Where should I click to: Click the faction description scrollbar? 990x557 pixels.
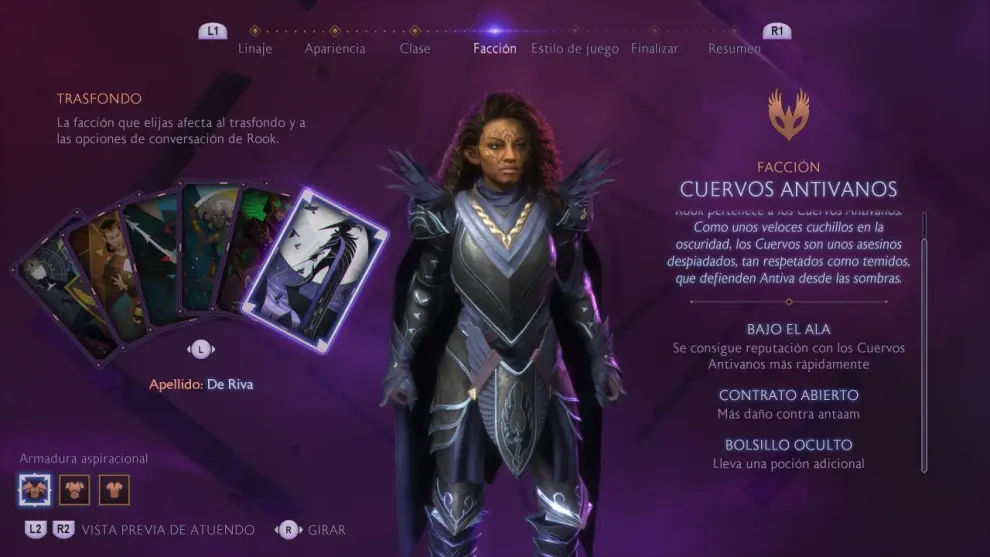[924, 340]
